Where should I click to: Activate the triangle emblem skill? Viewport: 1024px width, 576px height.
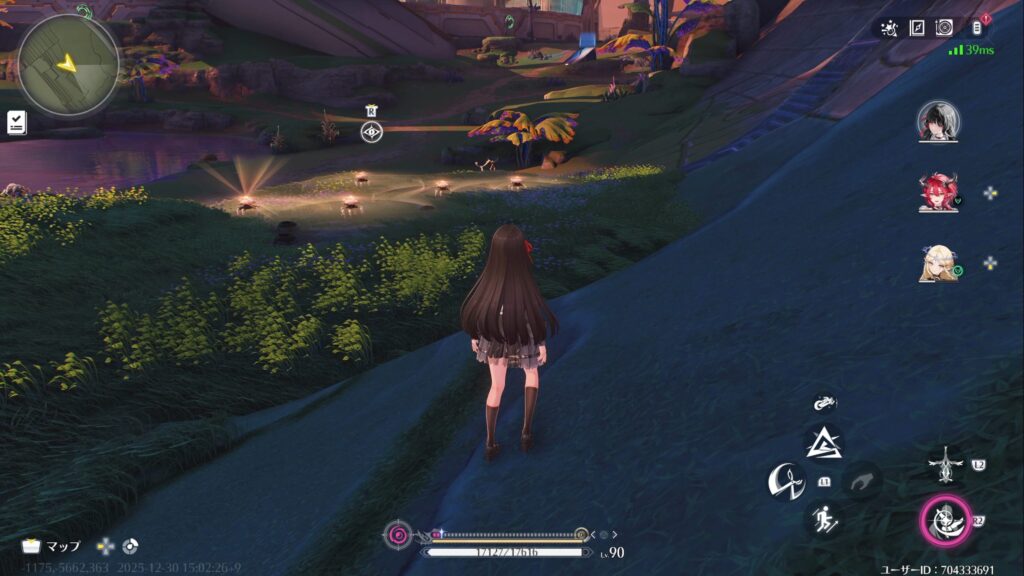coord(824,441)
